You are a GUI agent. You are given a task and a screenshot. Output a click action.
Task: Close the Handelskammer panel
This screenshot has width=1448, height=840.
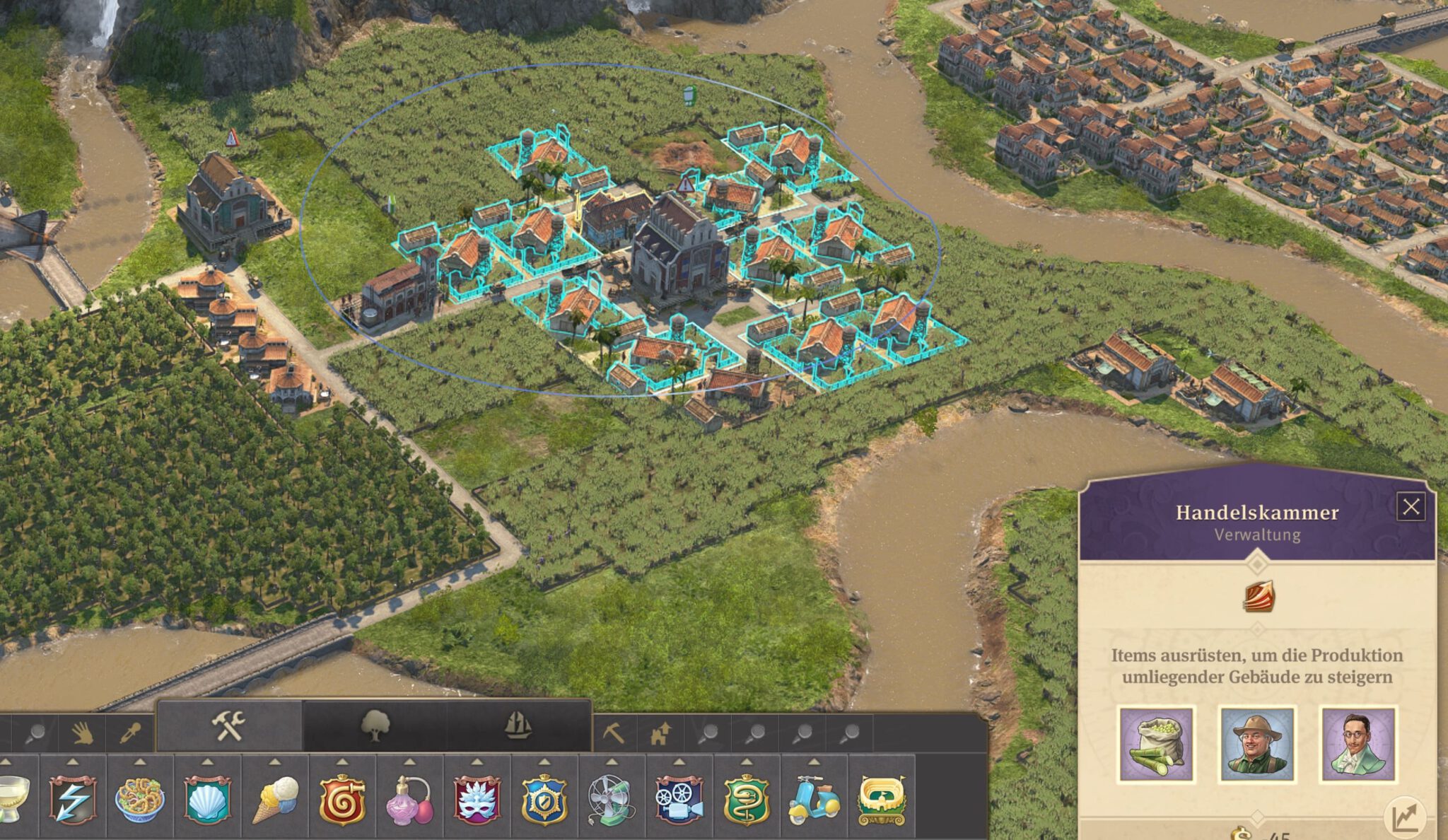point(1411,507)
